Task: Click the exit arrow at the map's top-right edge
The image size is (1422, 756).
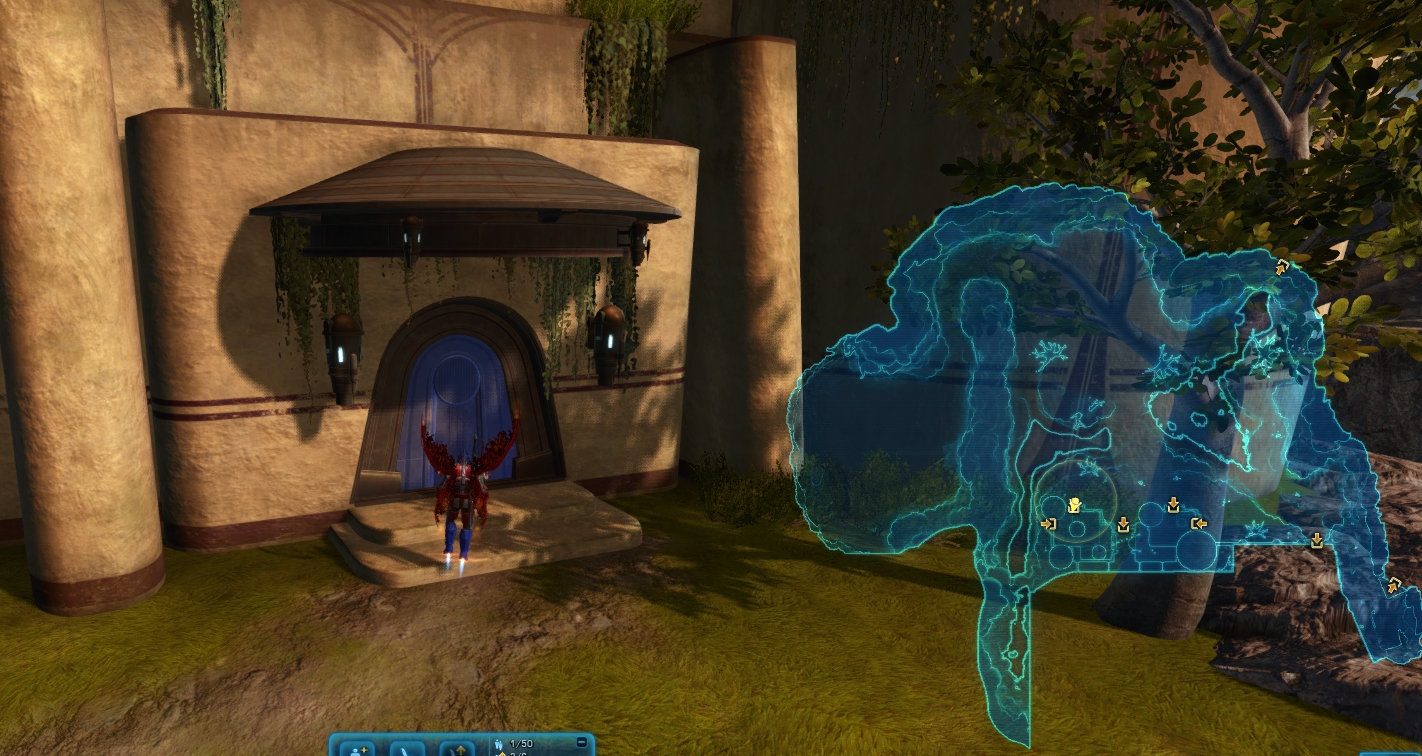Action: (1282, 266)
